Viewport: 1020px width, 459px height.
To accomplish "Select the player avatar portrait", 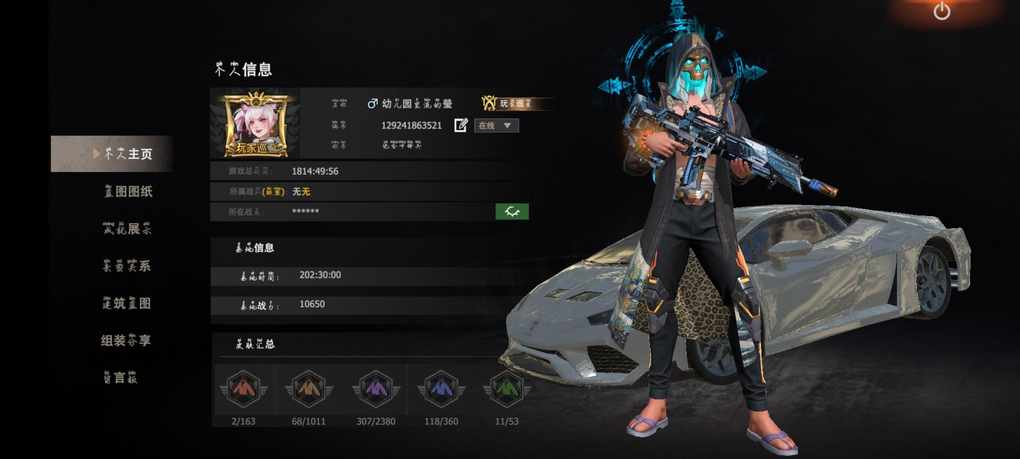I will [256, 123].
